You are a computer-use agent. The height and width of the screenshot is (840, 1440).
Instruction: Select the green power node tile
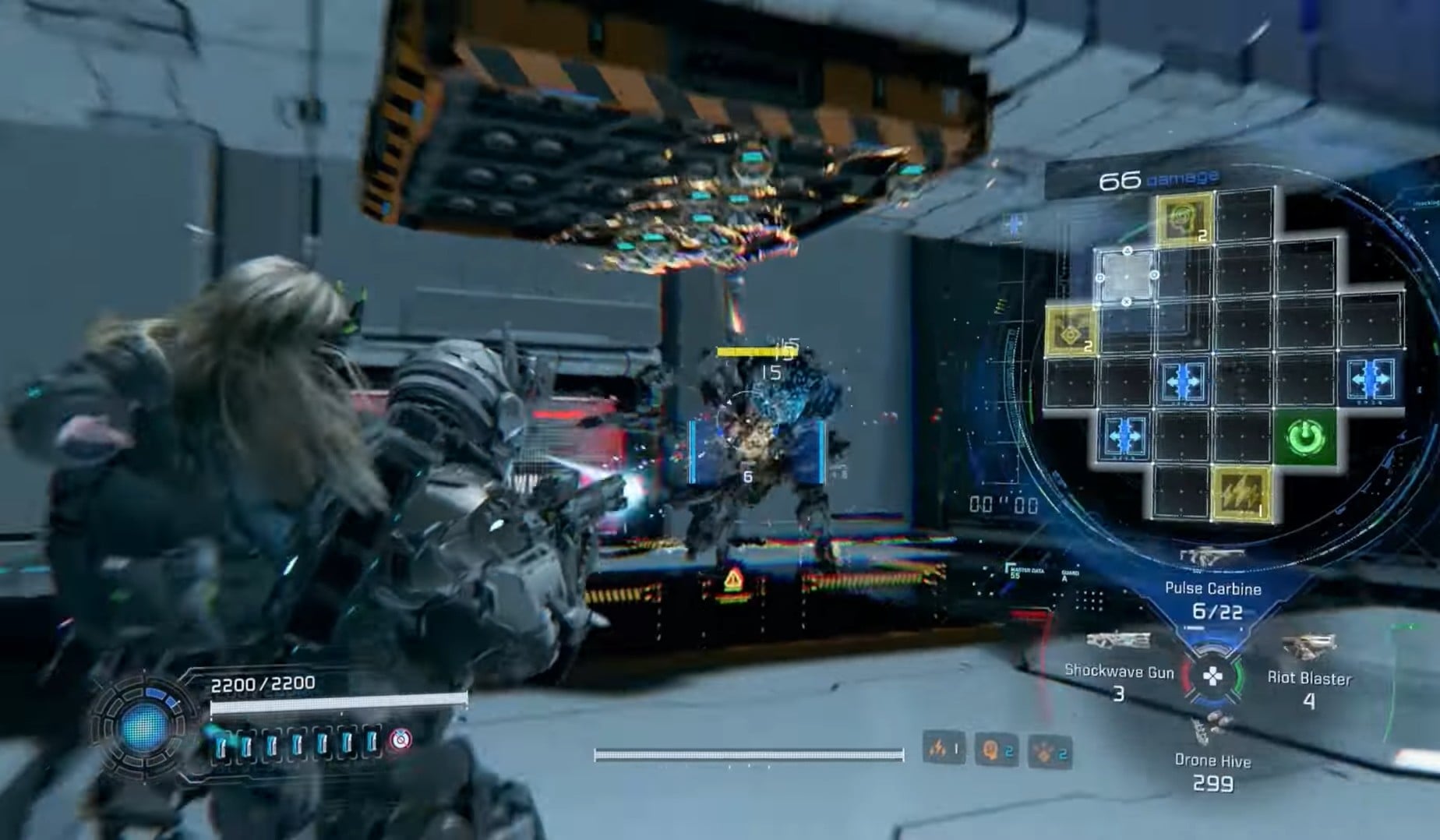1306,436
